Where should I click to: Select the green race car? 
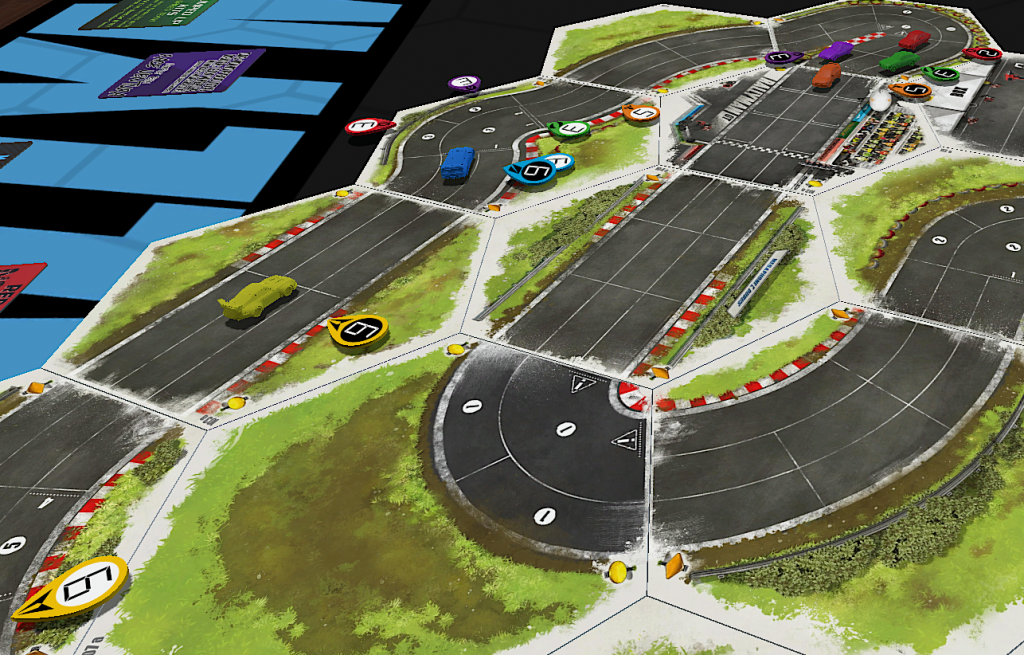coord(898,62)
